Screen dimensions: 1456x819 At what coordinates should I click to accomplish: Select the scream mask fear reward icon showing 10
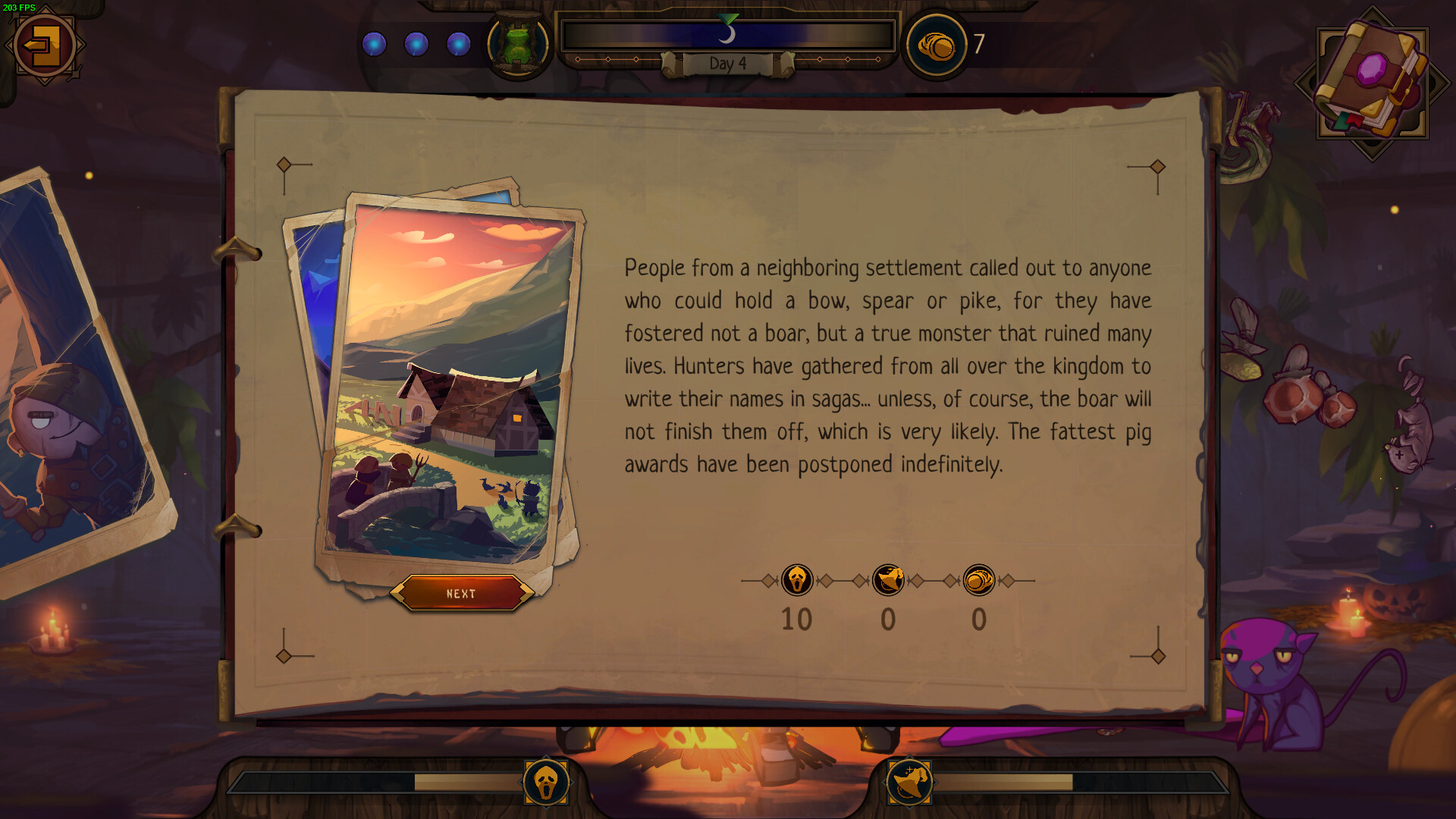coord(798,580)
